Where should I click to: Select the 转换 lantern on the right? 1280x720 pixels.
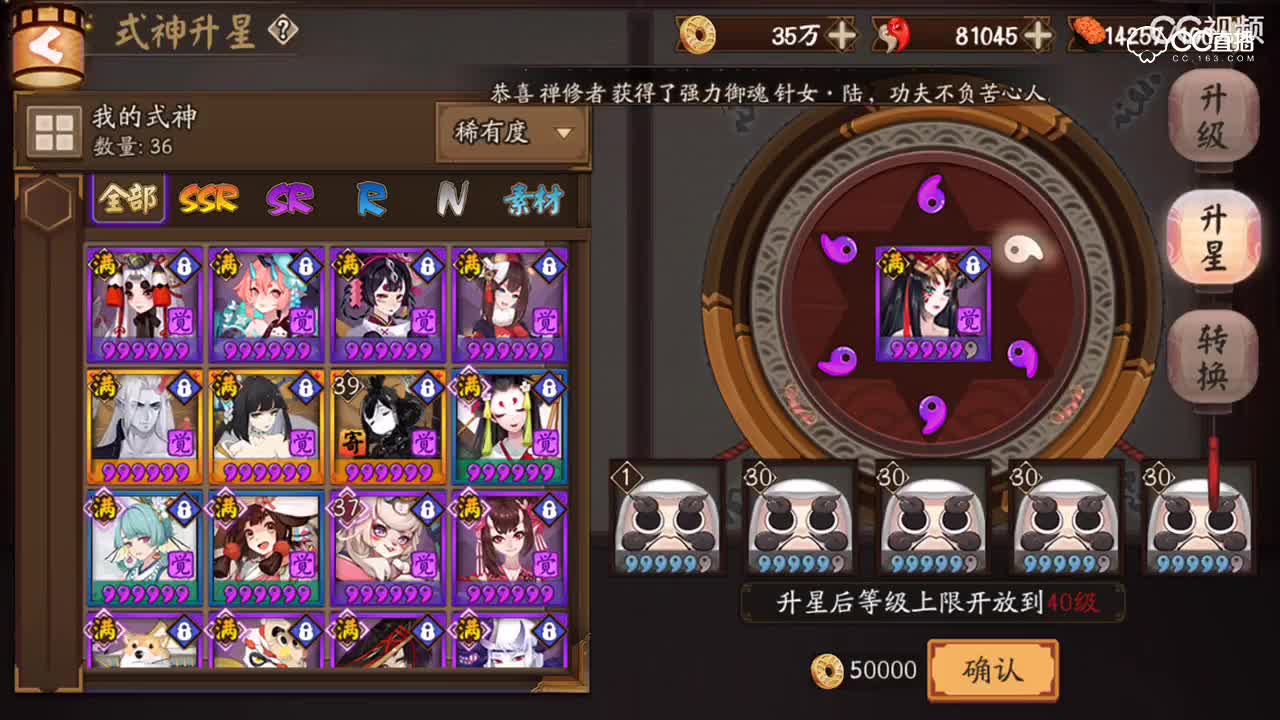1210,355
